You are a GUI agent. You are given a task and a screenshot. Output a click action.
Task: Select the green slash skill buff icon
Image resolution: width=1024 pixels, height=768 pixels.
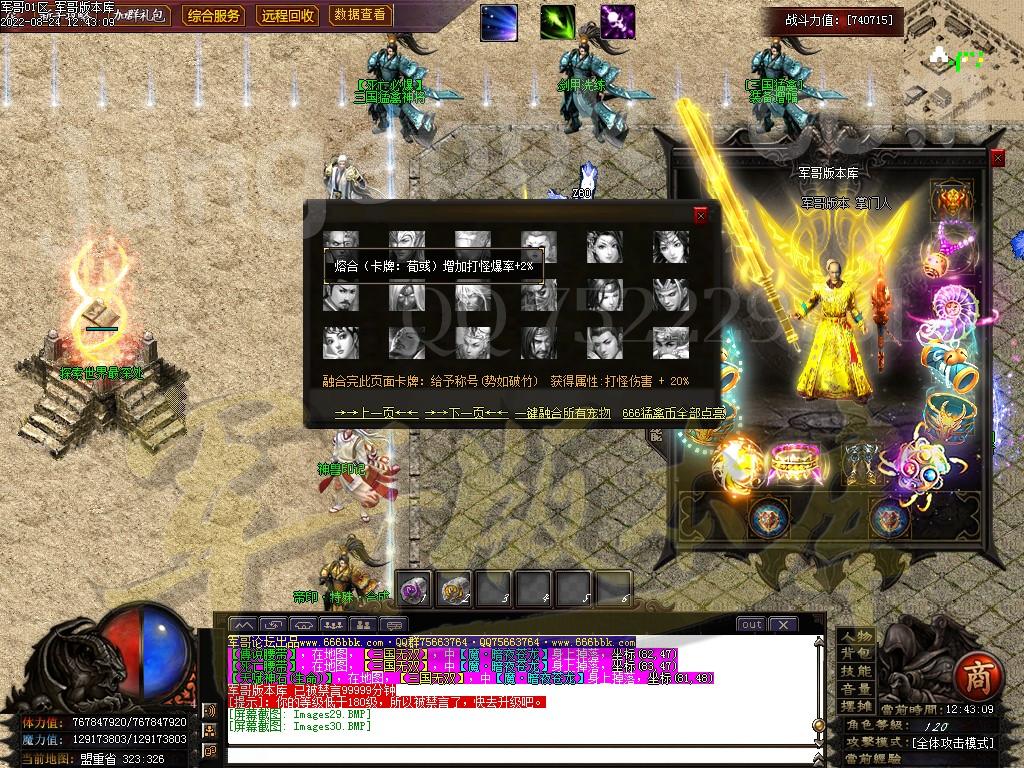pos(558,22)
